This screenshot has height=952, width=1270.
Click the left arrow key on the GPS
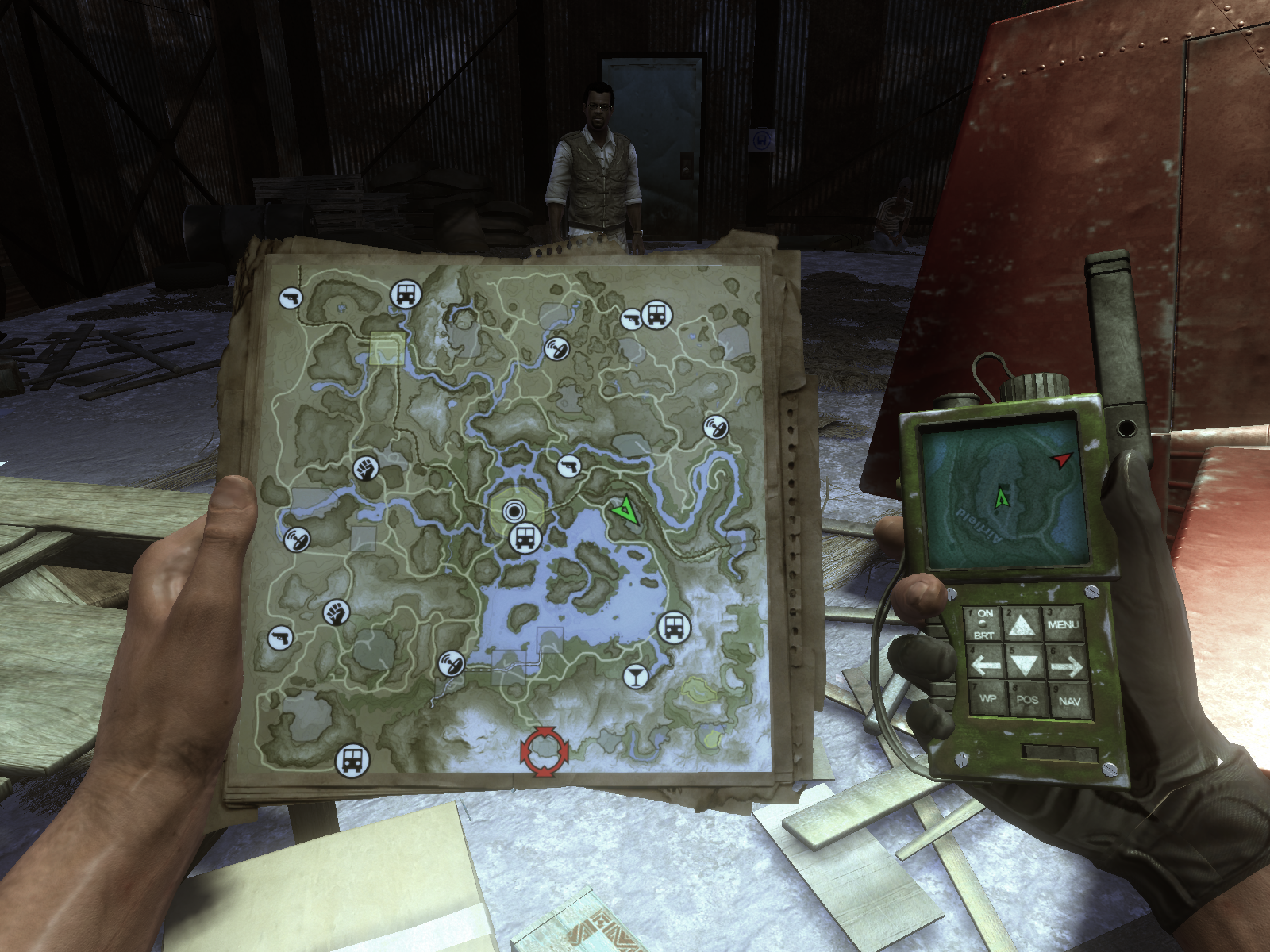point(985,662)
